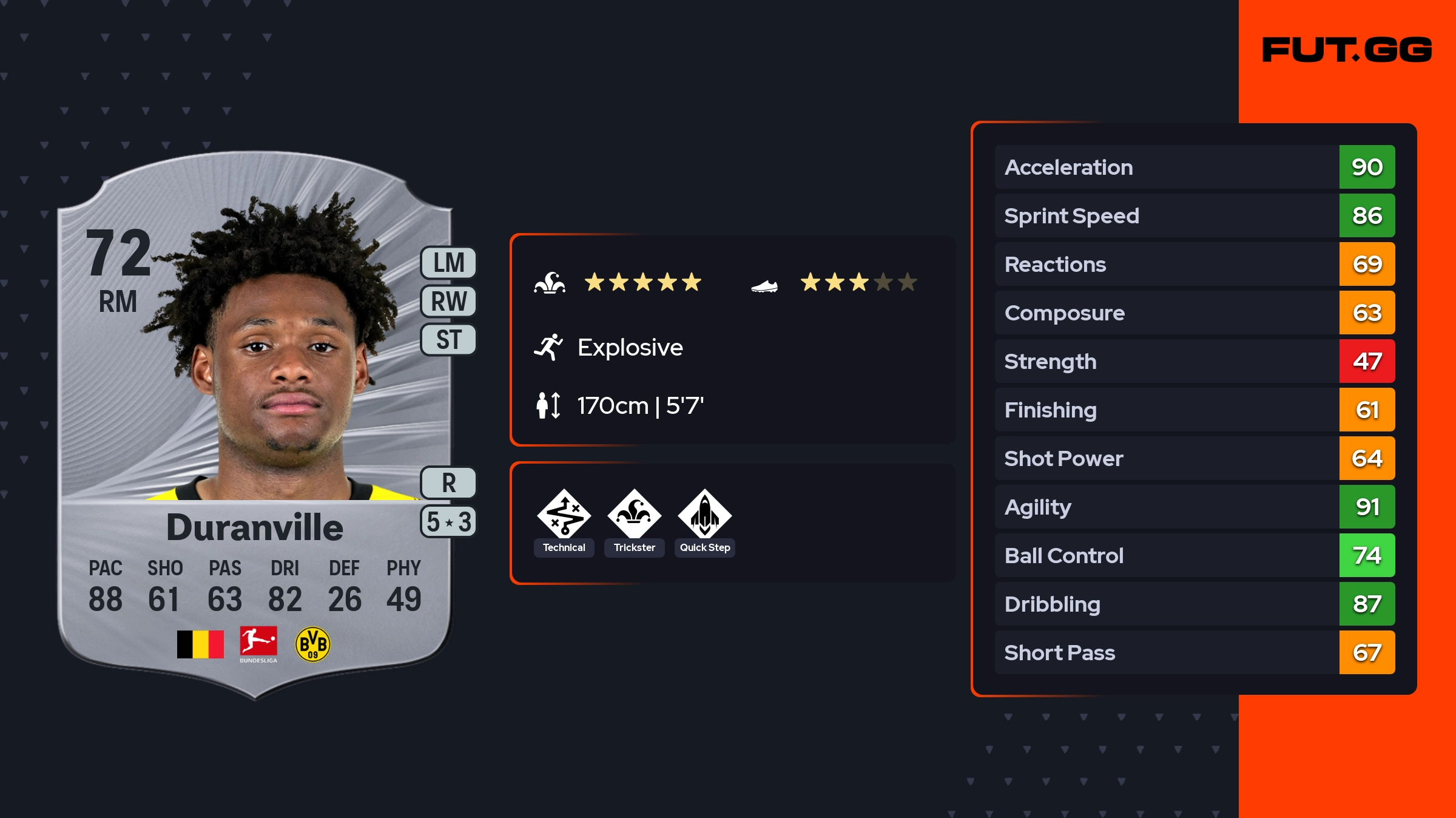Click the skill moves and weak foot badge

[x=448, y=521]
